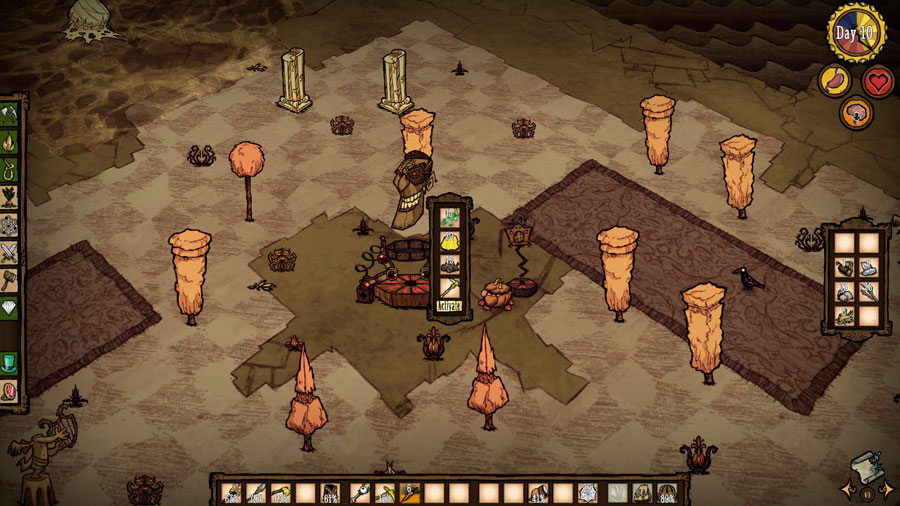Screen dimensions: 900x506
Task: Click the Activate button on the machine panel
Action: 449,307
